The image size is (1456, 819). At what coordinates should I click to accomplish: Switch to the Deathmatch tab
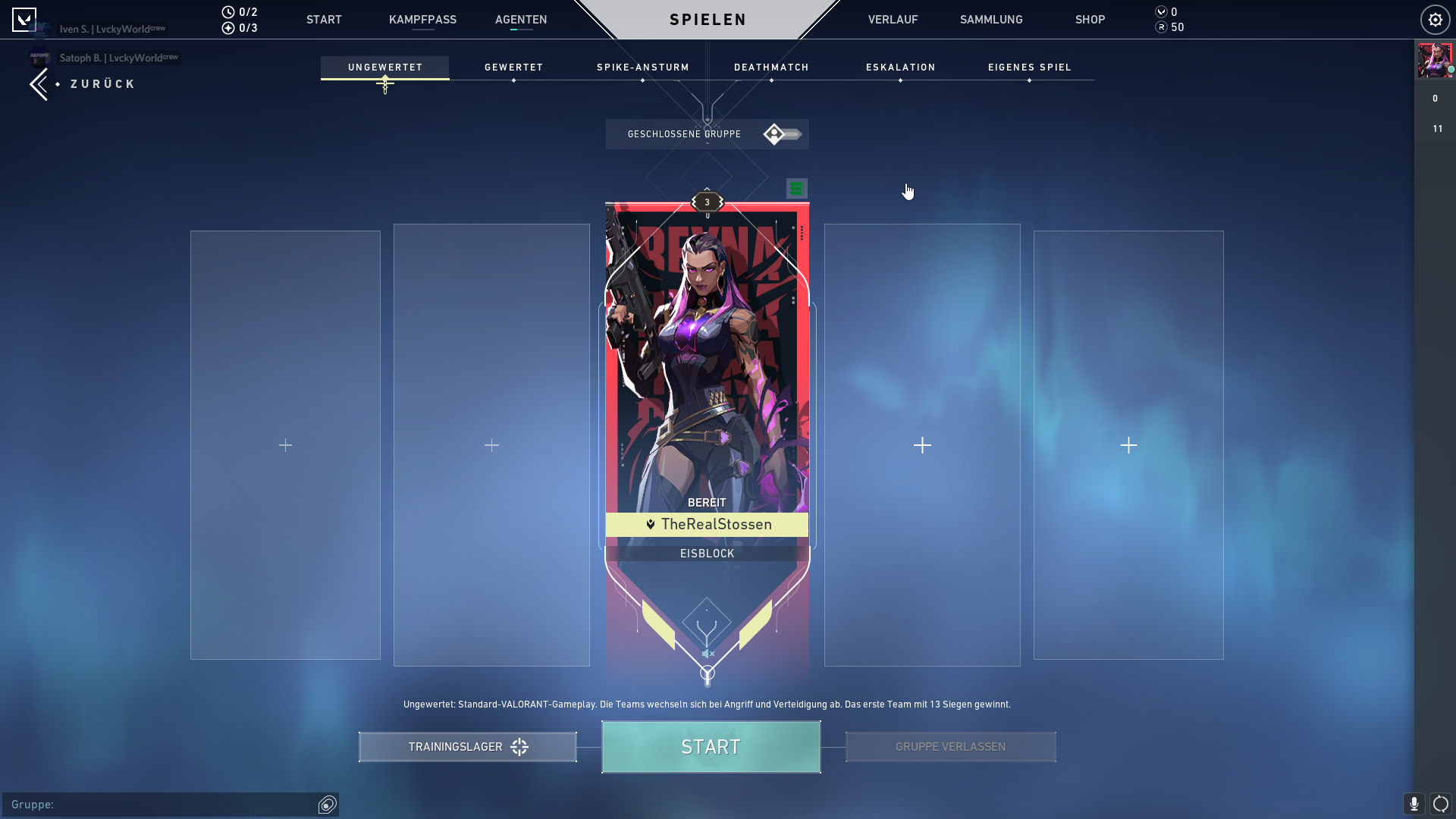771,67
